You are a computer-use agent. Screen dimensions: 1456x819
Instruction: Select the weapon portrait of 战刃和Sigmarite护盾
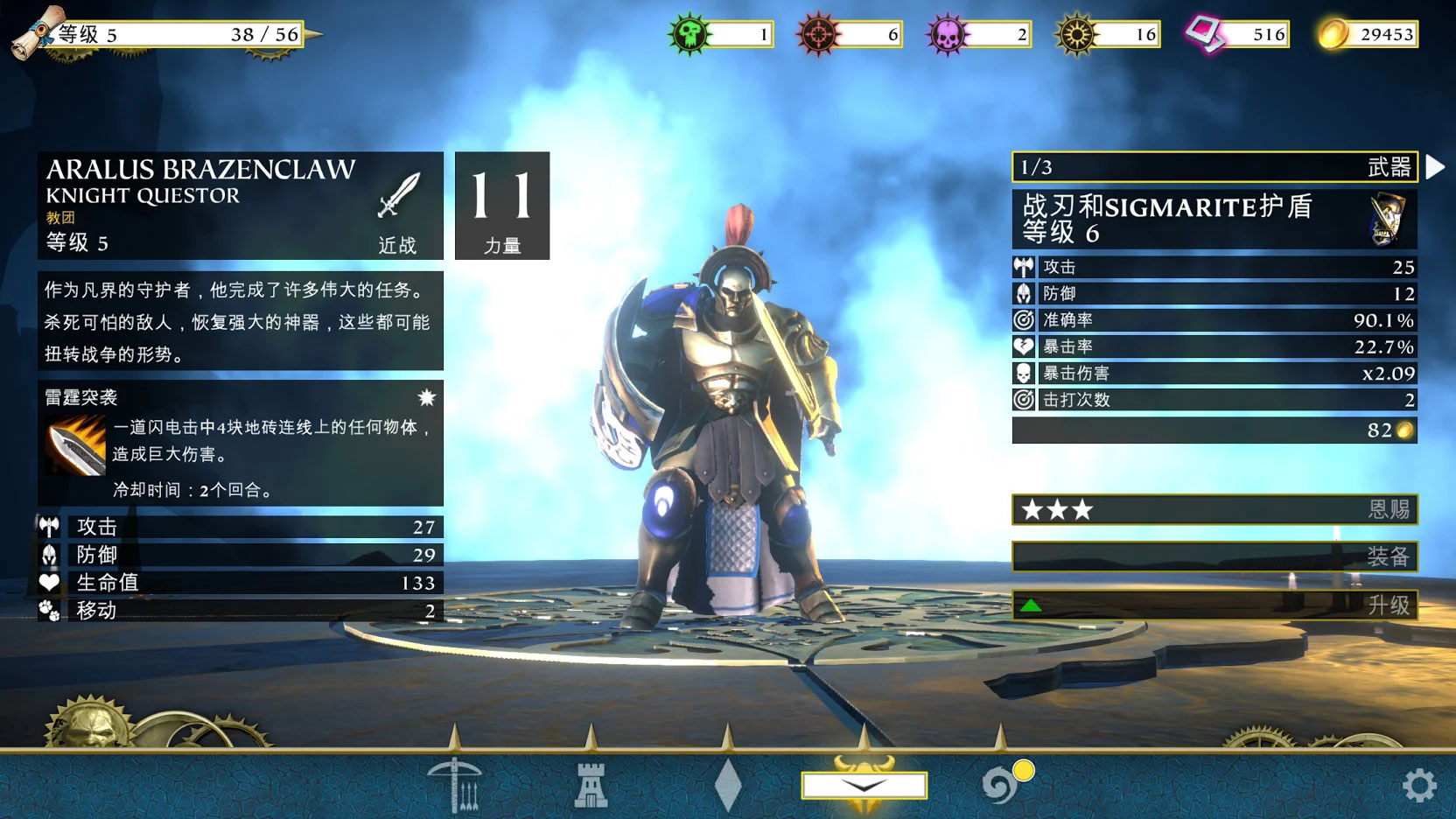(x=1388, y=219)
